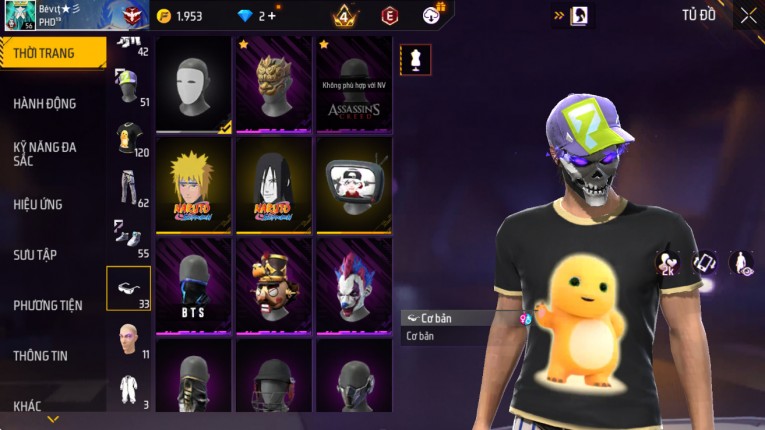Close the vault with the X button
765x430 pixels.
[748, 15]
